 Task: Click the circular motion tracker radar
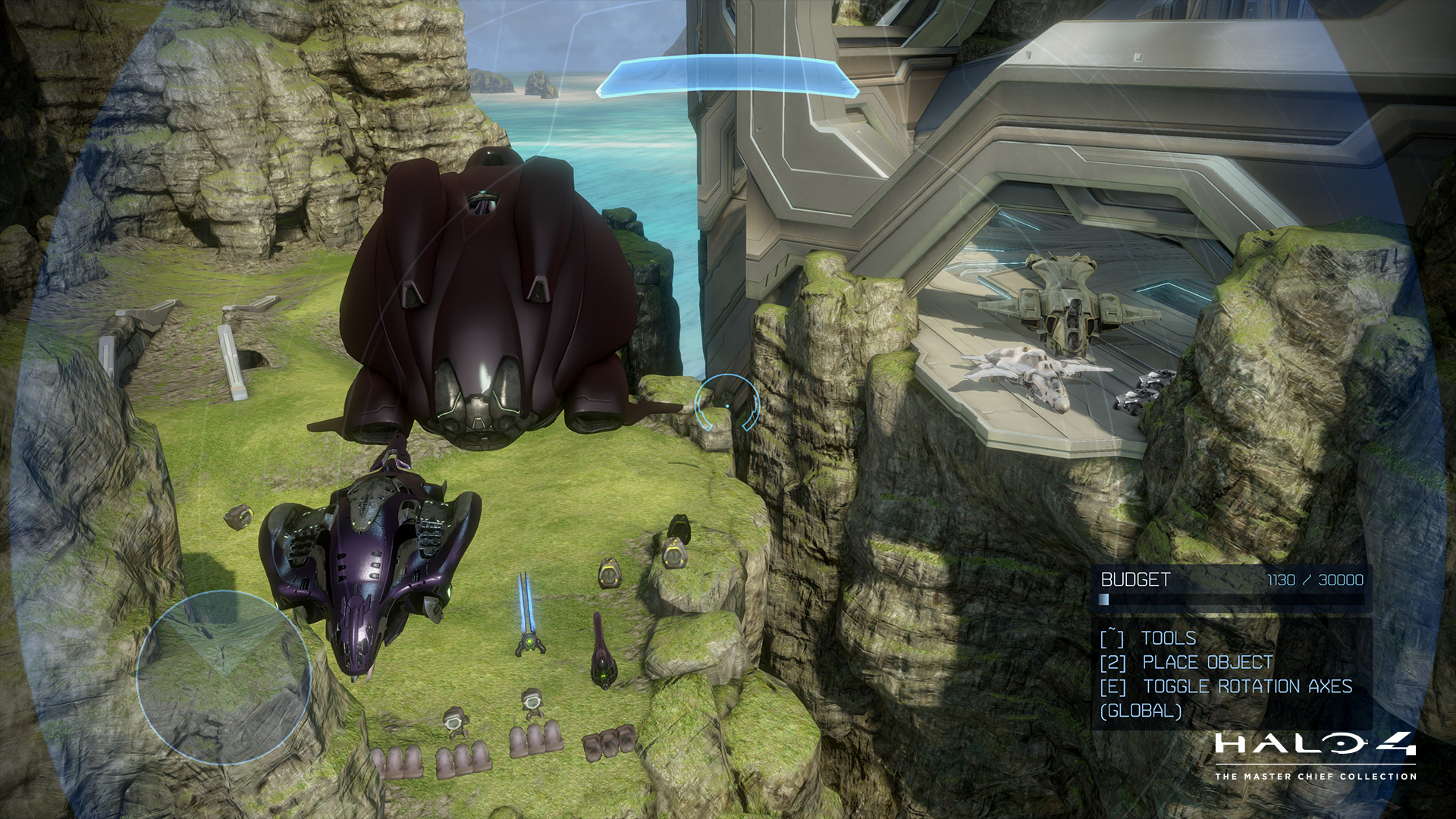[224, 677]
